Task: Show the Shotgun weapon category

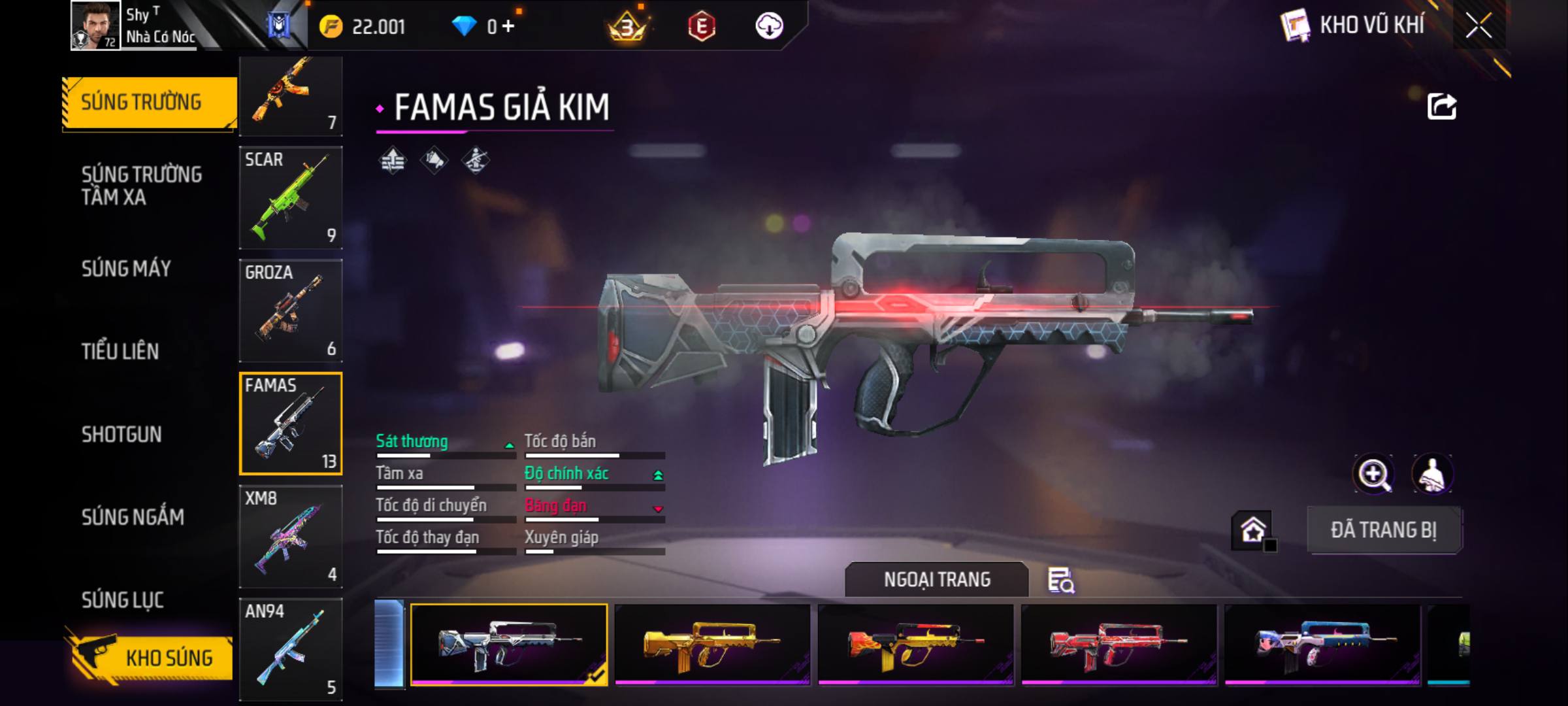Action: pos(122,435)
